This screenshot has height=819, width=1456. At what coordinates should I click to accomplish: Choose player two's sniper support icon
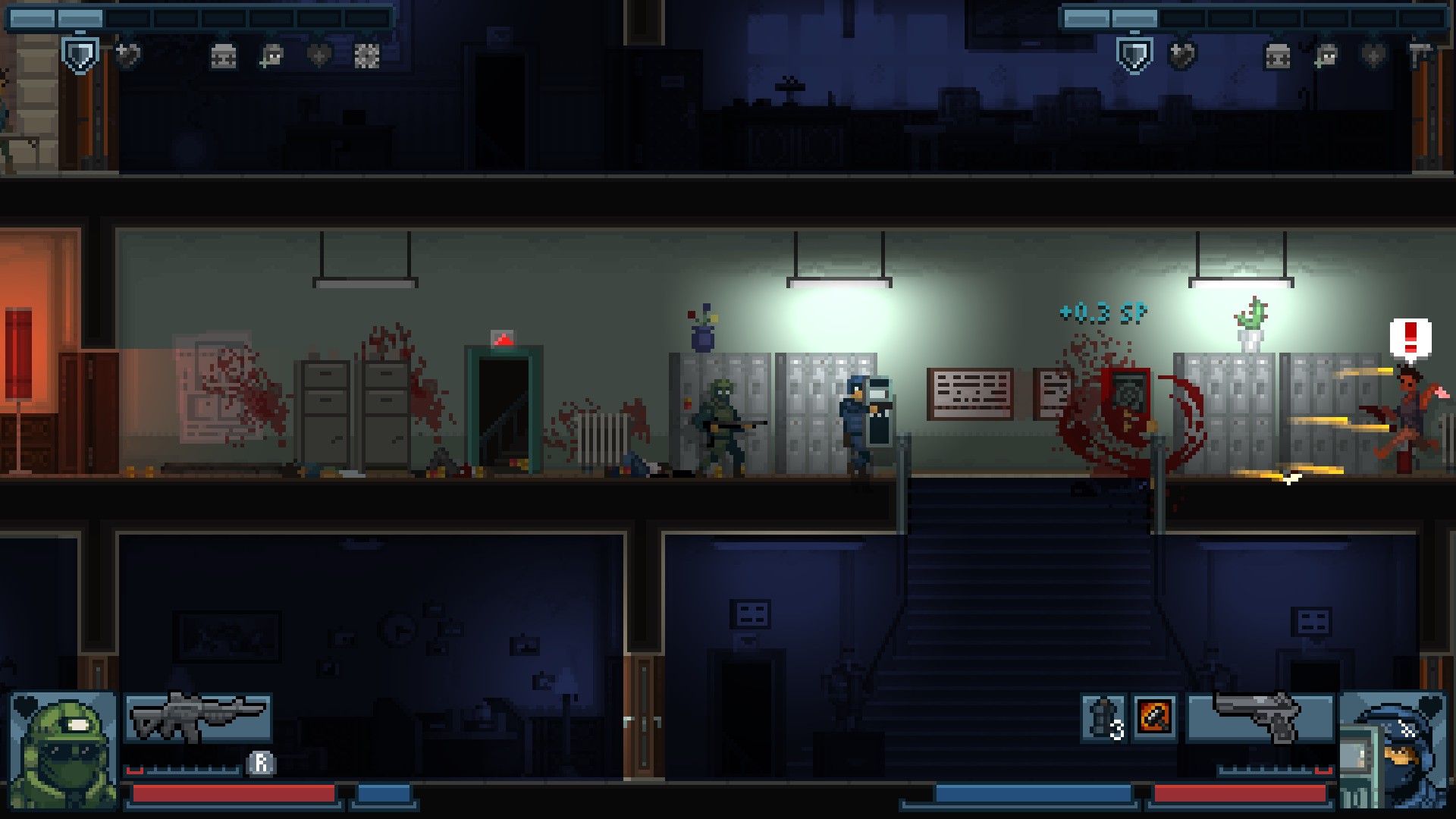pos(1326,55)
